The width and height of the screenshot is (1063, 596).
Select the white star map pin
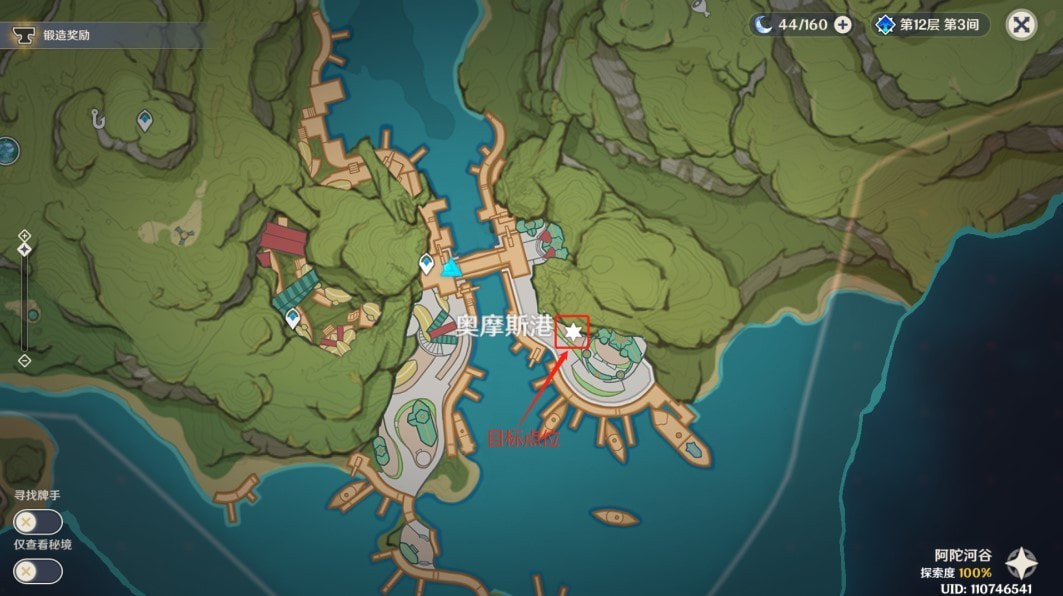pyautogui.click(x=573, y=331)
